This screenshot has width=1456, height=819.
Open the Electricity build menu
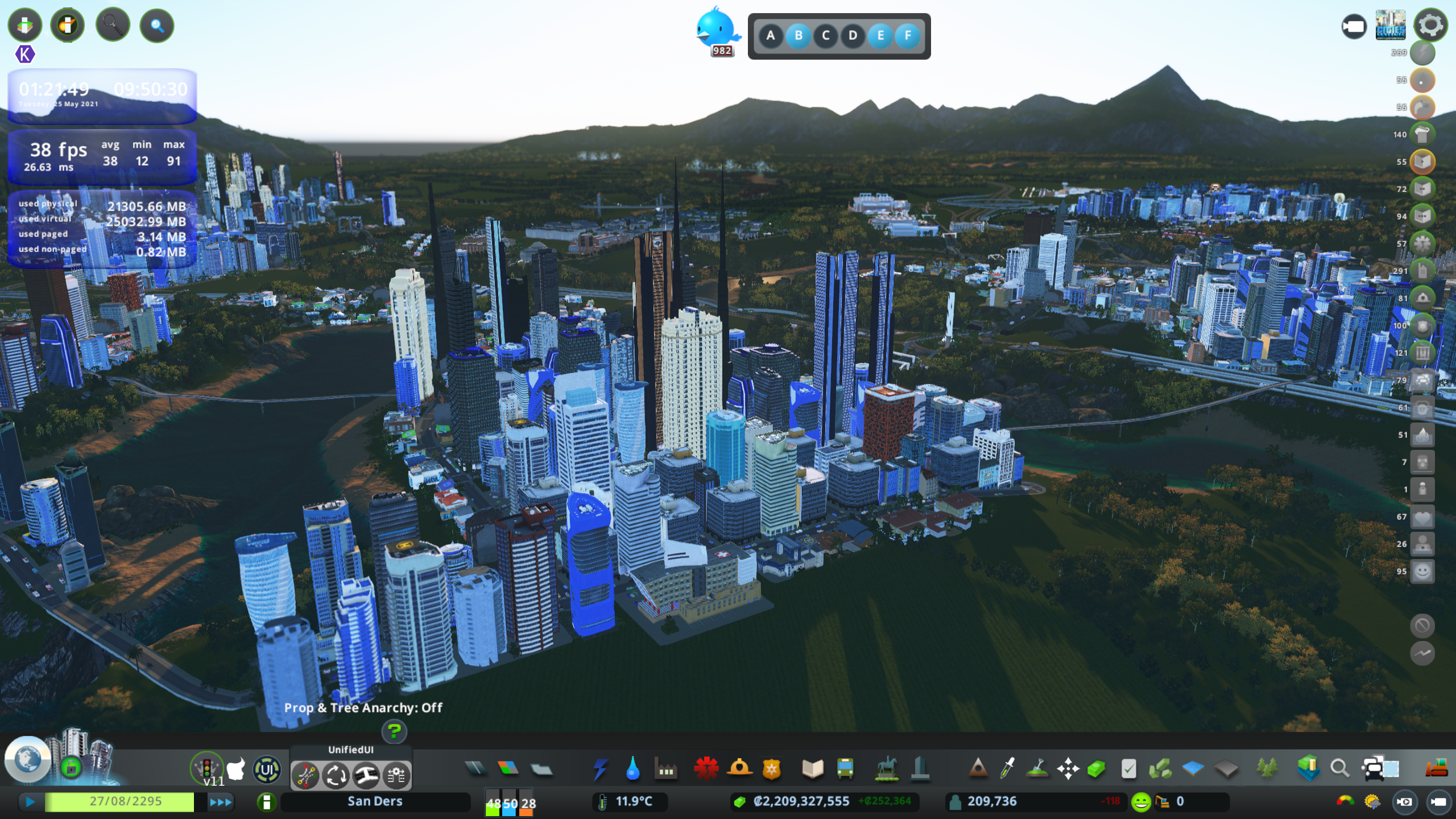click(x=600, y=769)
